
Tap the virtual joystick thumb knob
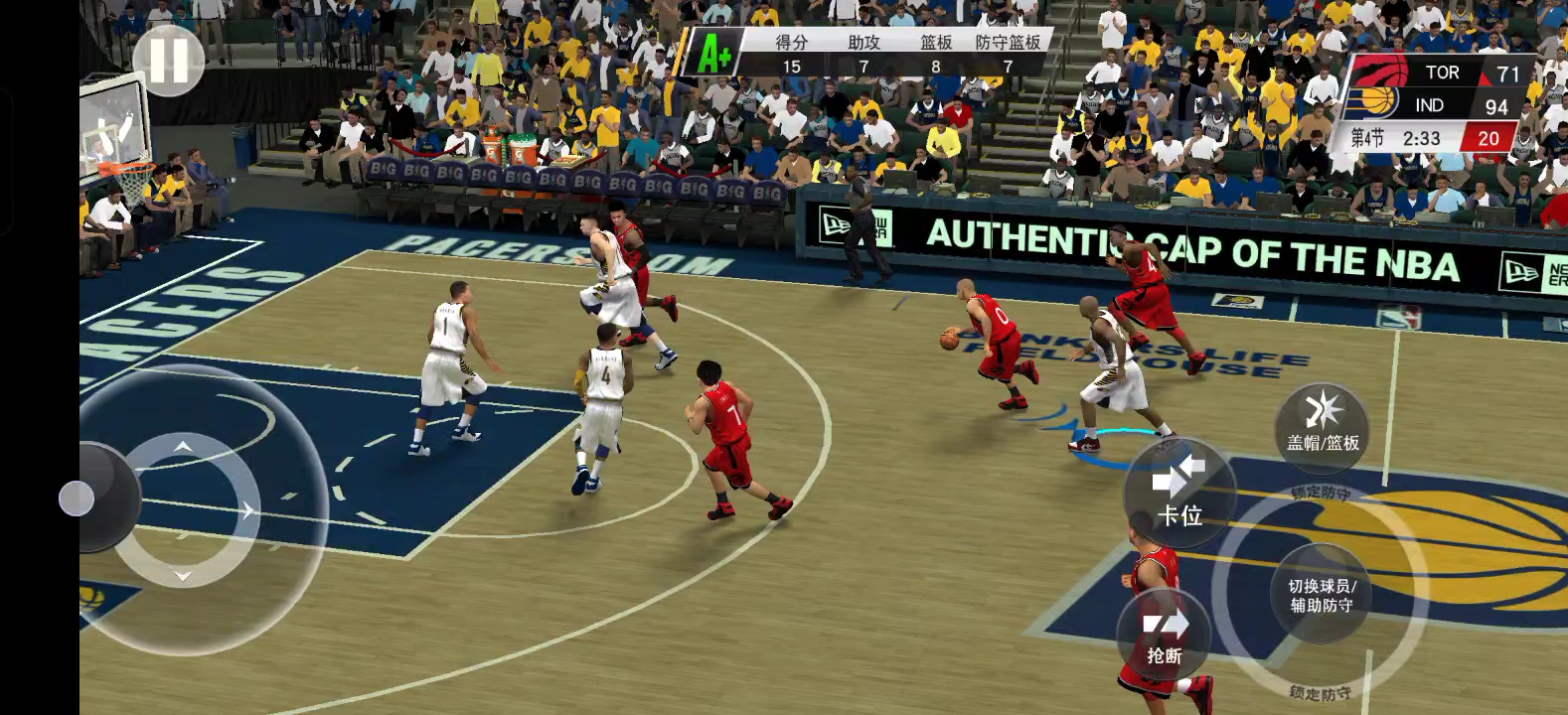click(77, 499)
